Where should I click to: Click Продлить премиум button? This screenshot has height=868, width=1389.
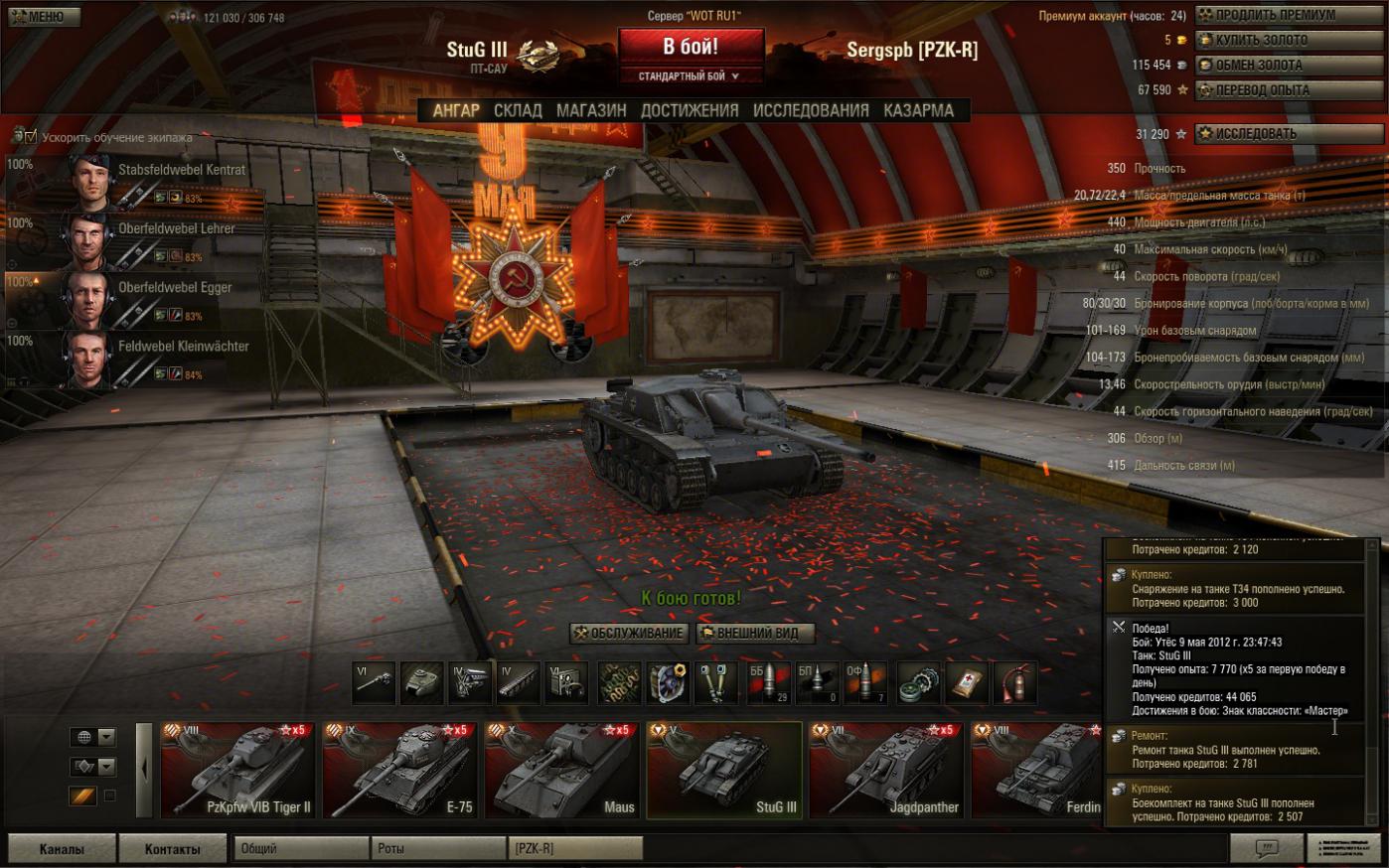[x=1289, y=15]
